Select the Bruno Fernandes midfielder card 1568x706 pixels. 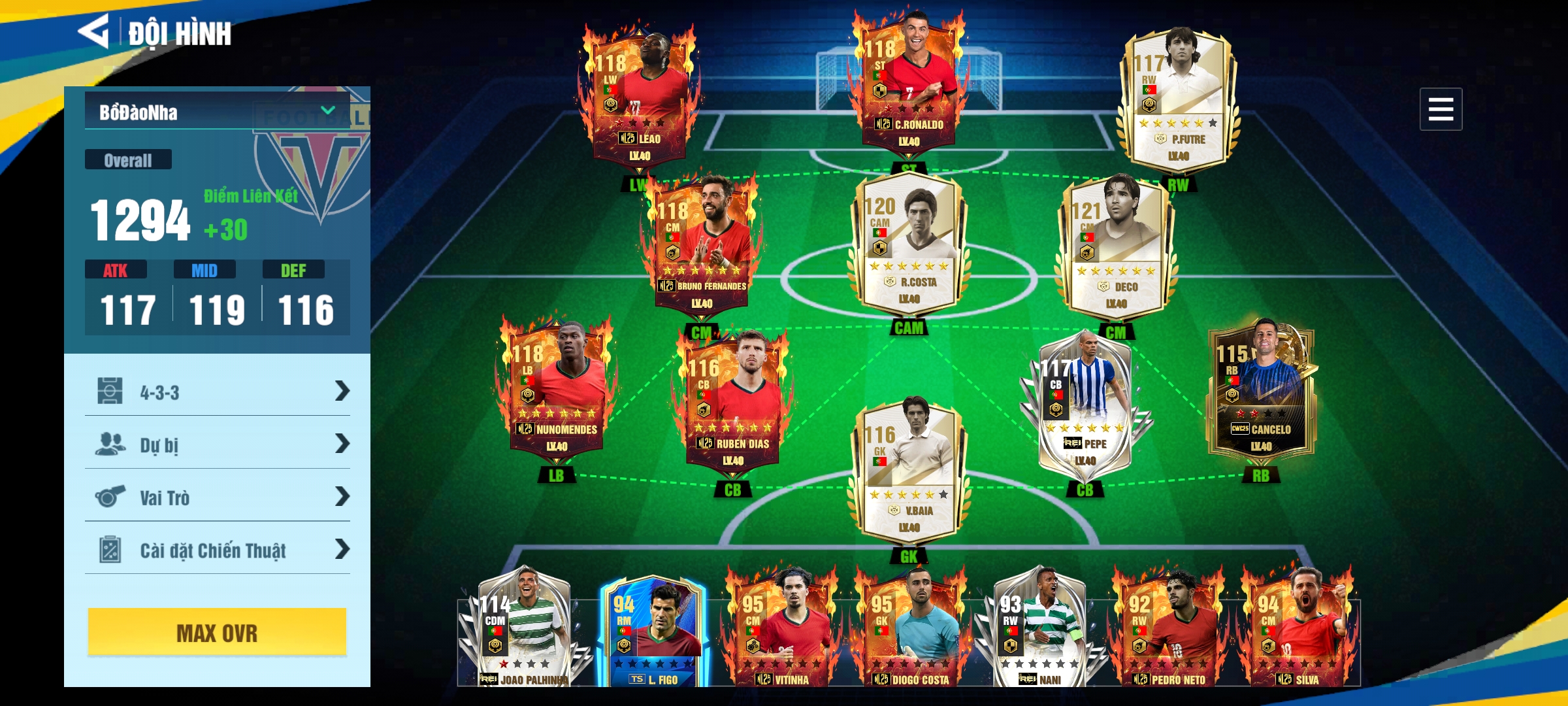702,245
